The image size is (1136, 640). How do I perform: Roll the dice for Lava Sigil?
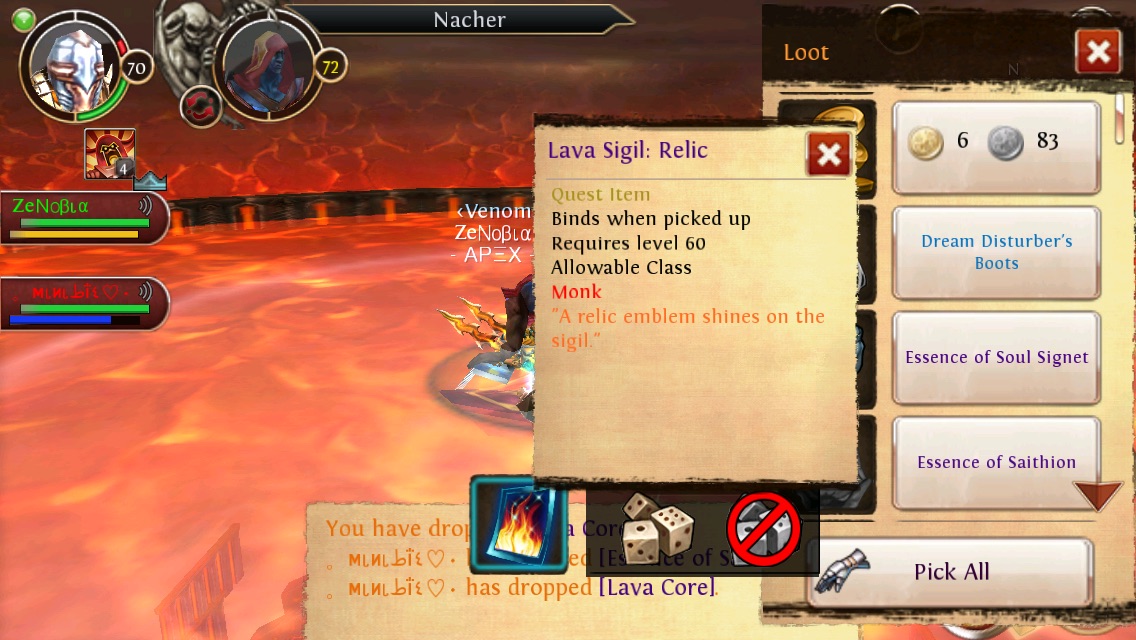(658, 528)
